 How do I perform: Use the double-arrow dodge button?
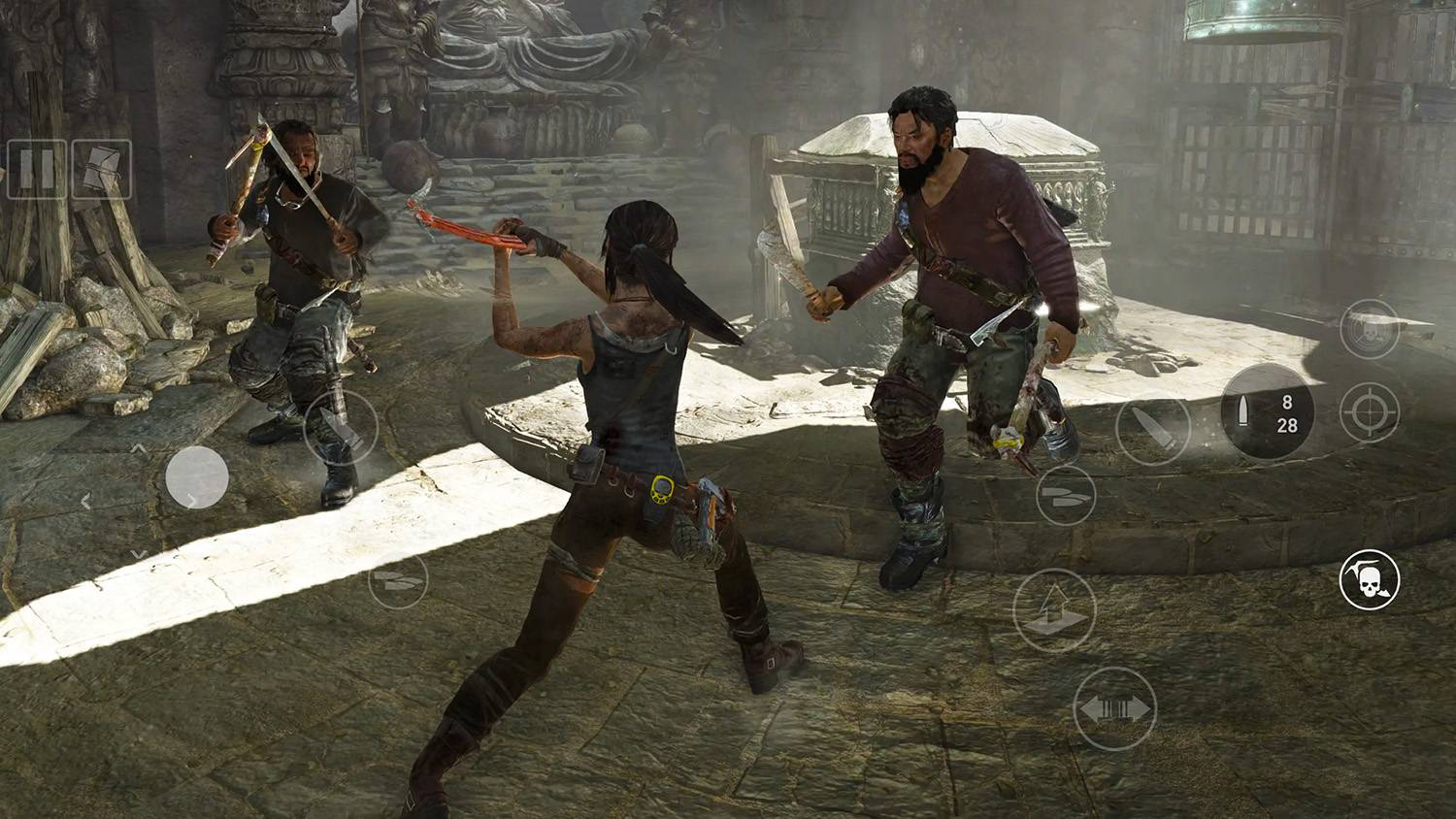point(1115,709)
